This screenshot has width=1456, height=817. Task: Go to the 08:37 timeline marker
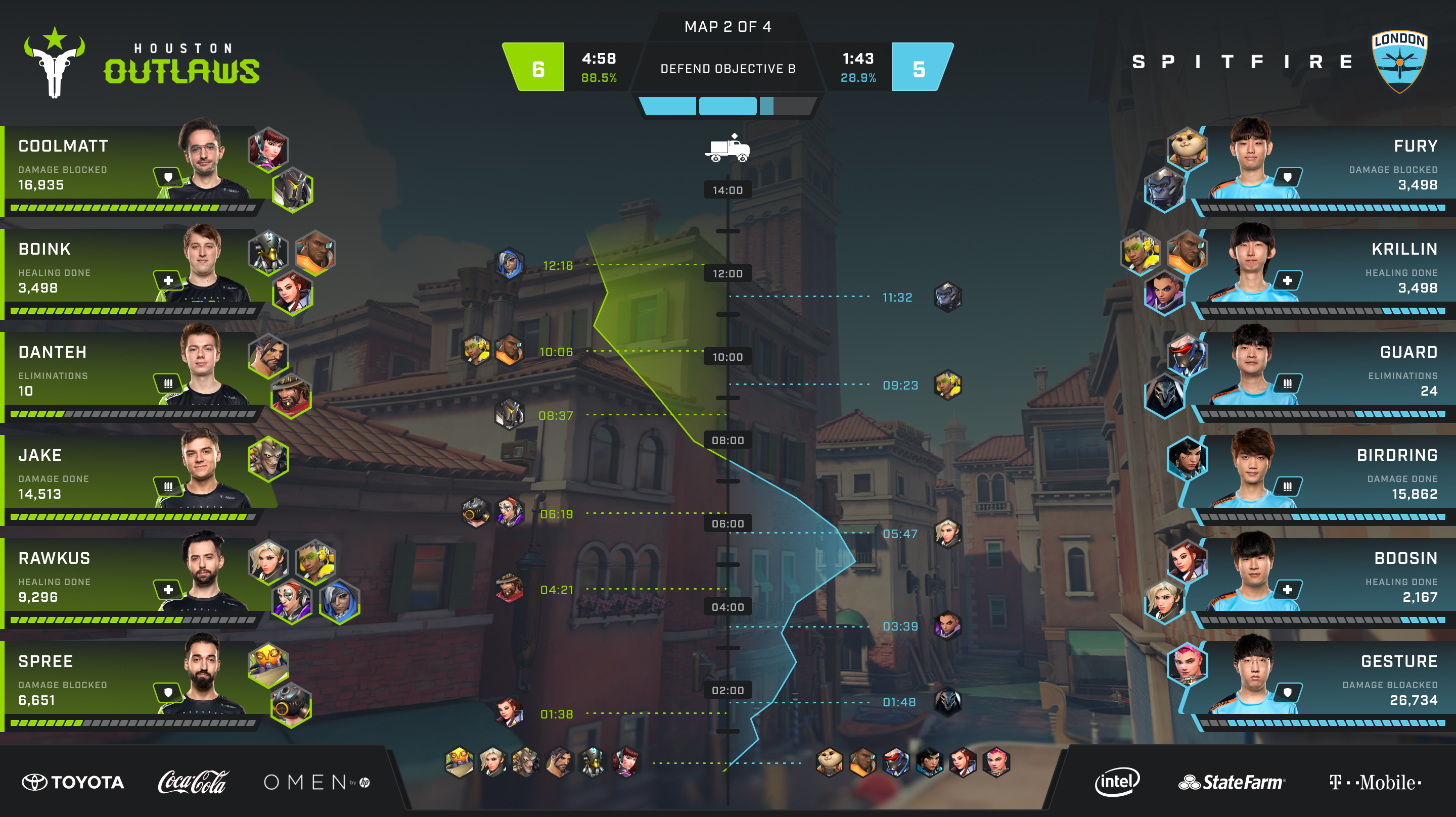point(555,416)
